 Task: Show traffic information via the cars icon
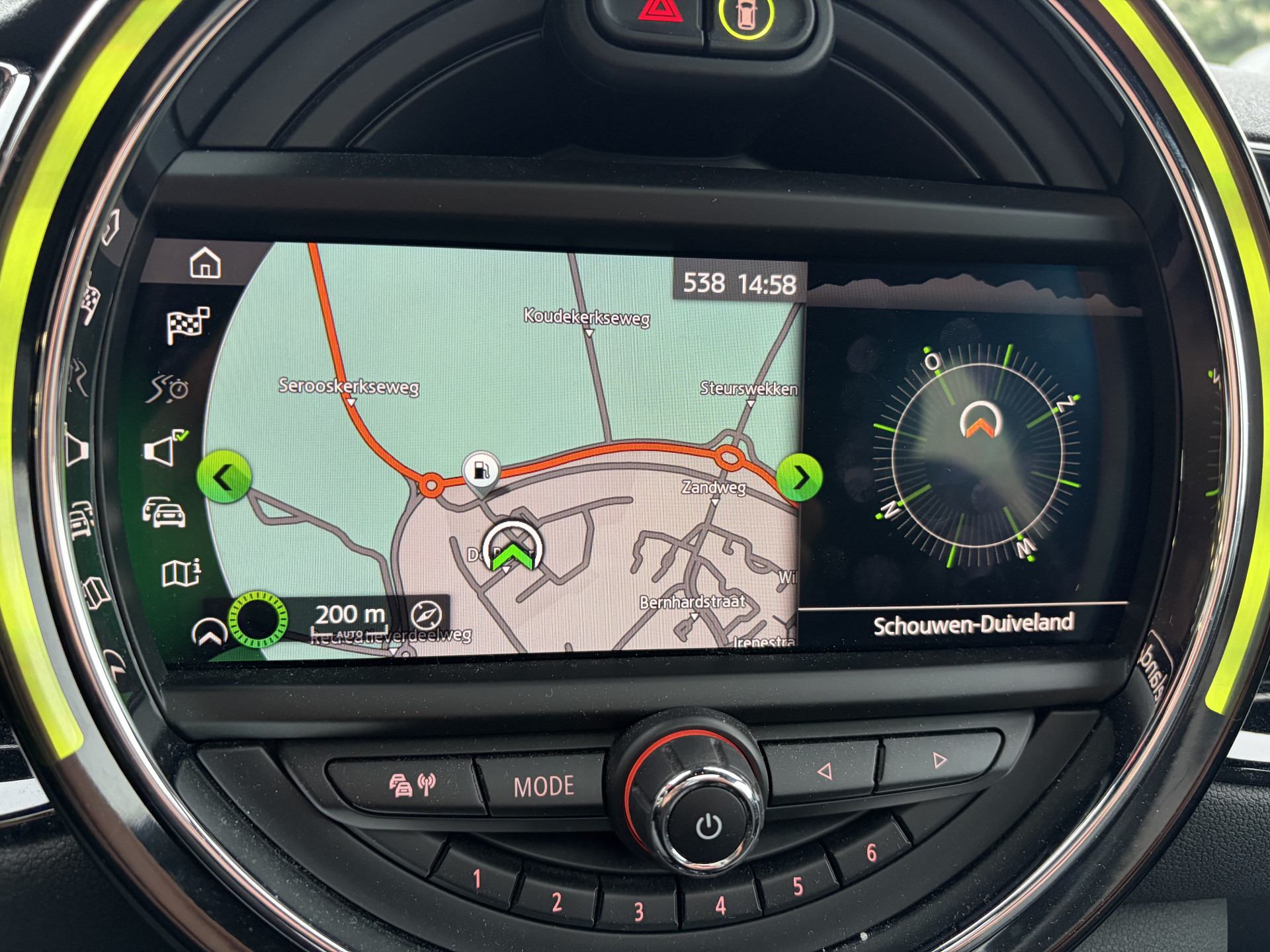(164, 512)
